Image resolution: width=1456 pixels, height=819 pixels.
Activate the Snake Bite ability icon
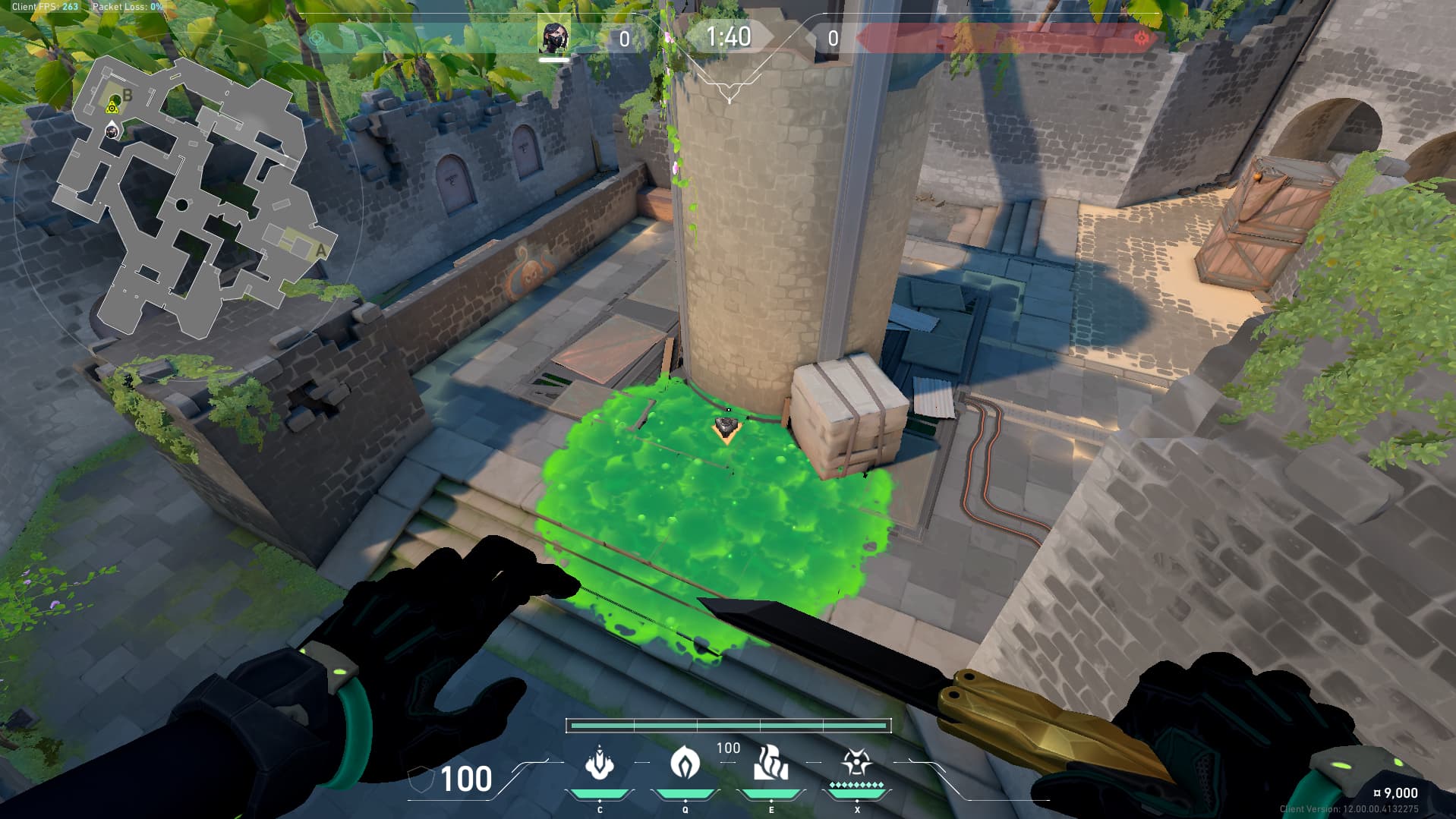click(x=600, y=763)
